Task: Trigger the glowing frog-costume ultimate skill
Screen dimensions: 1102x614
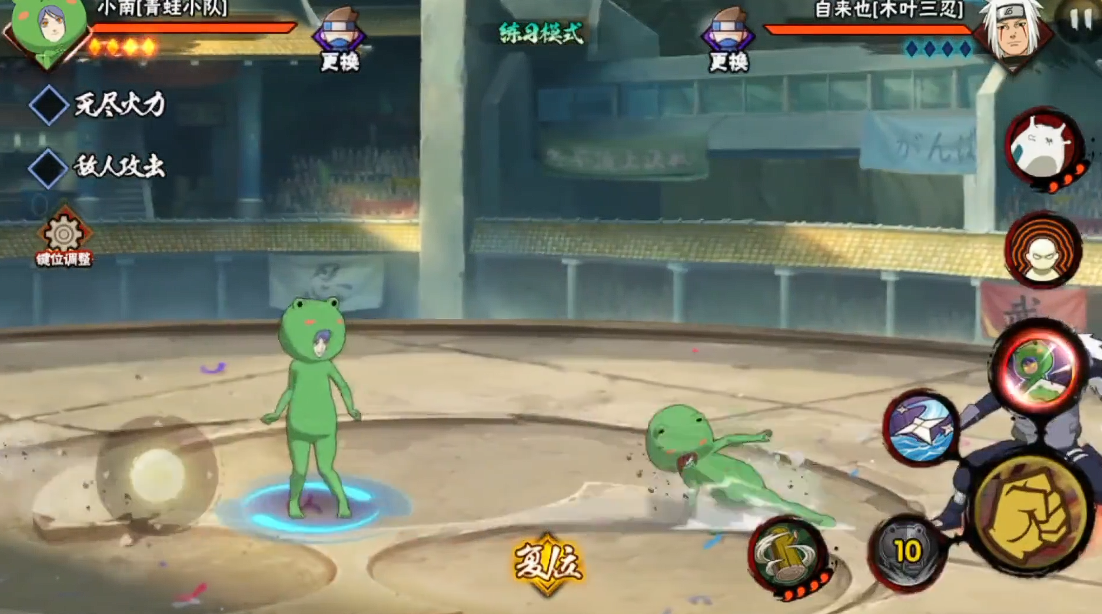Action: pyautogui.click(x=1039, y=368)
